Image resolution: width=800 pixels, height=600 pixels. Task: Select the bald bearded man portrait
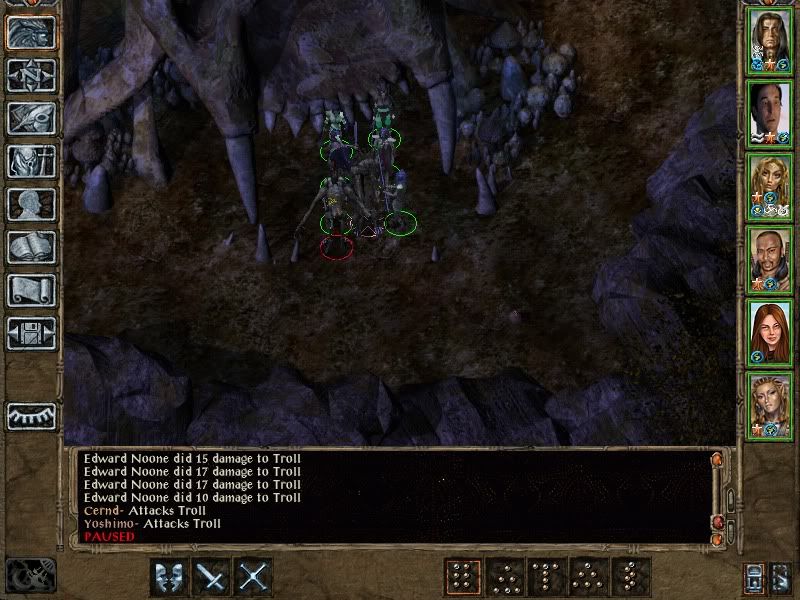769,259
